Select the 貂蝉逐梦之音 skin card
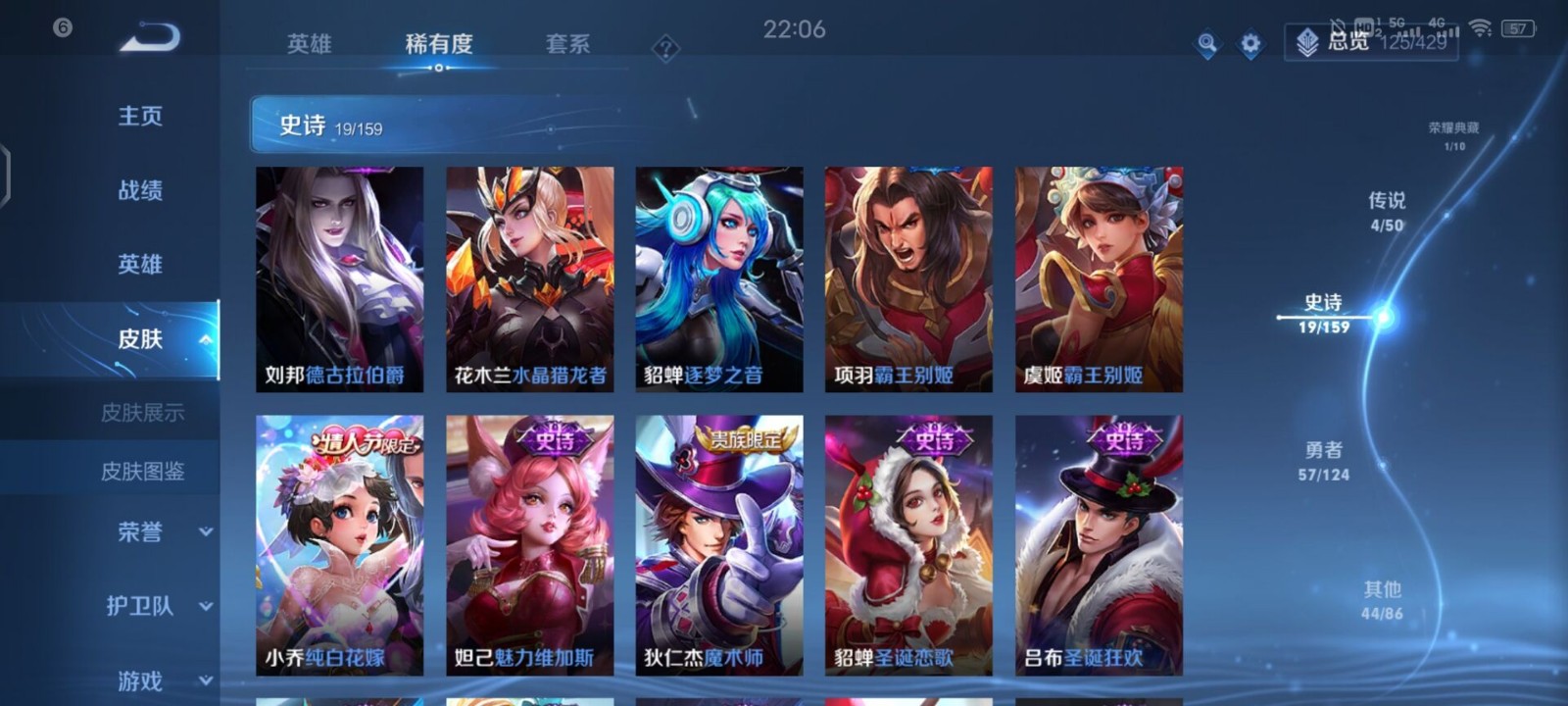This screenshot has width=1568, height=706. (718, 279)
